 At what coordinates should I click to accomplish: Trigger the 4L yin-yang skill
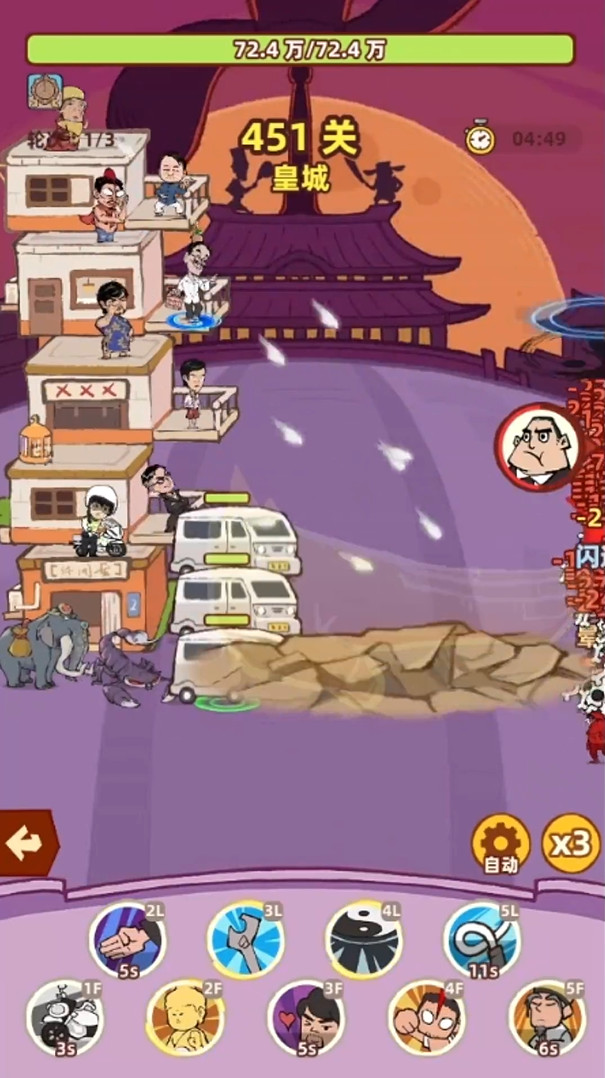363,939
